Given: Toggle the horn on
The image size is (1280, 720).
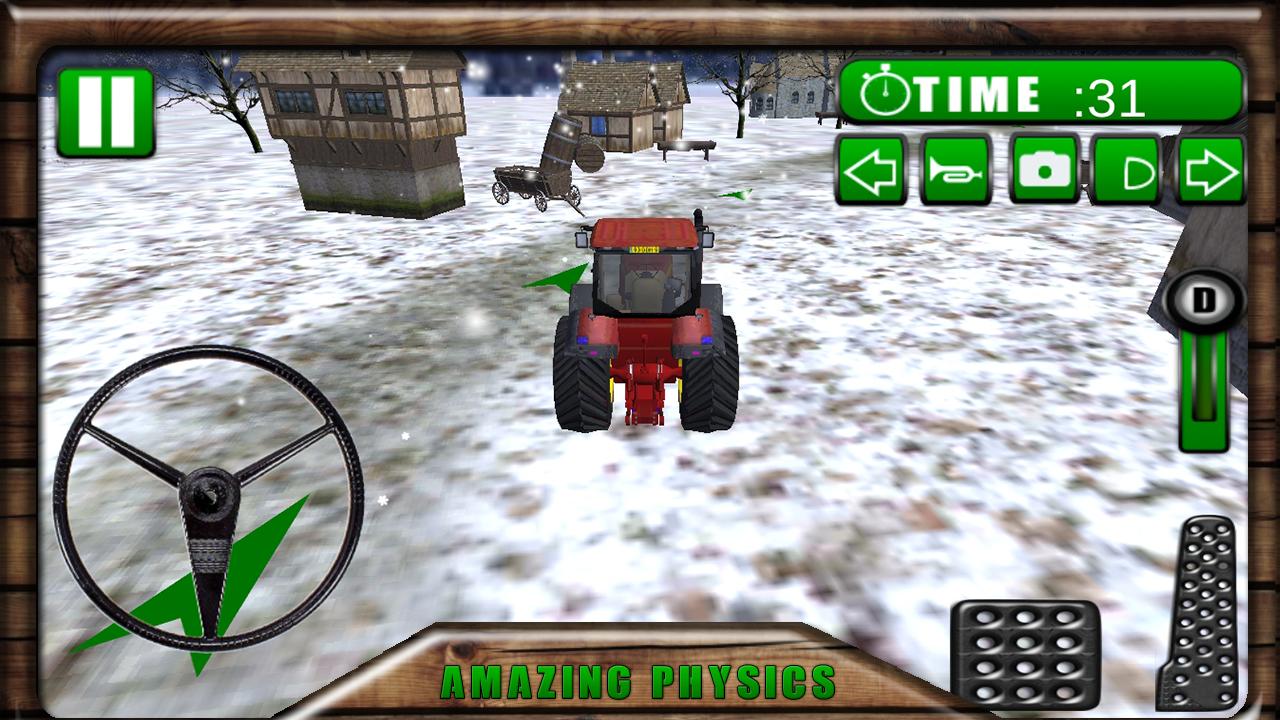Looking at the screenshot, I should pyautogui.click(x=955, y=172).
